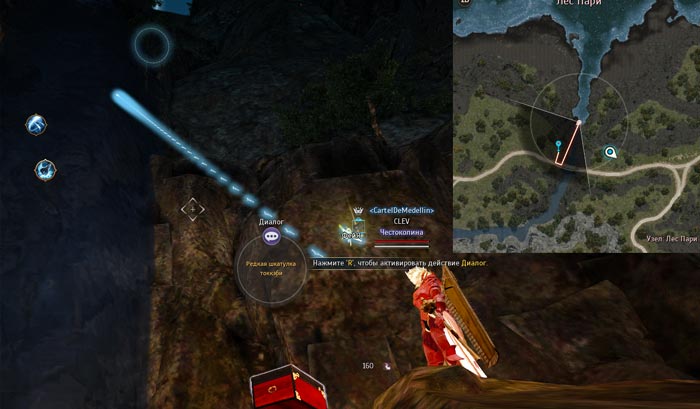Select the Редкая шкатулка interaction circle label
Viewport: 700px width, 409px height.
click(x=271, y=267)
